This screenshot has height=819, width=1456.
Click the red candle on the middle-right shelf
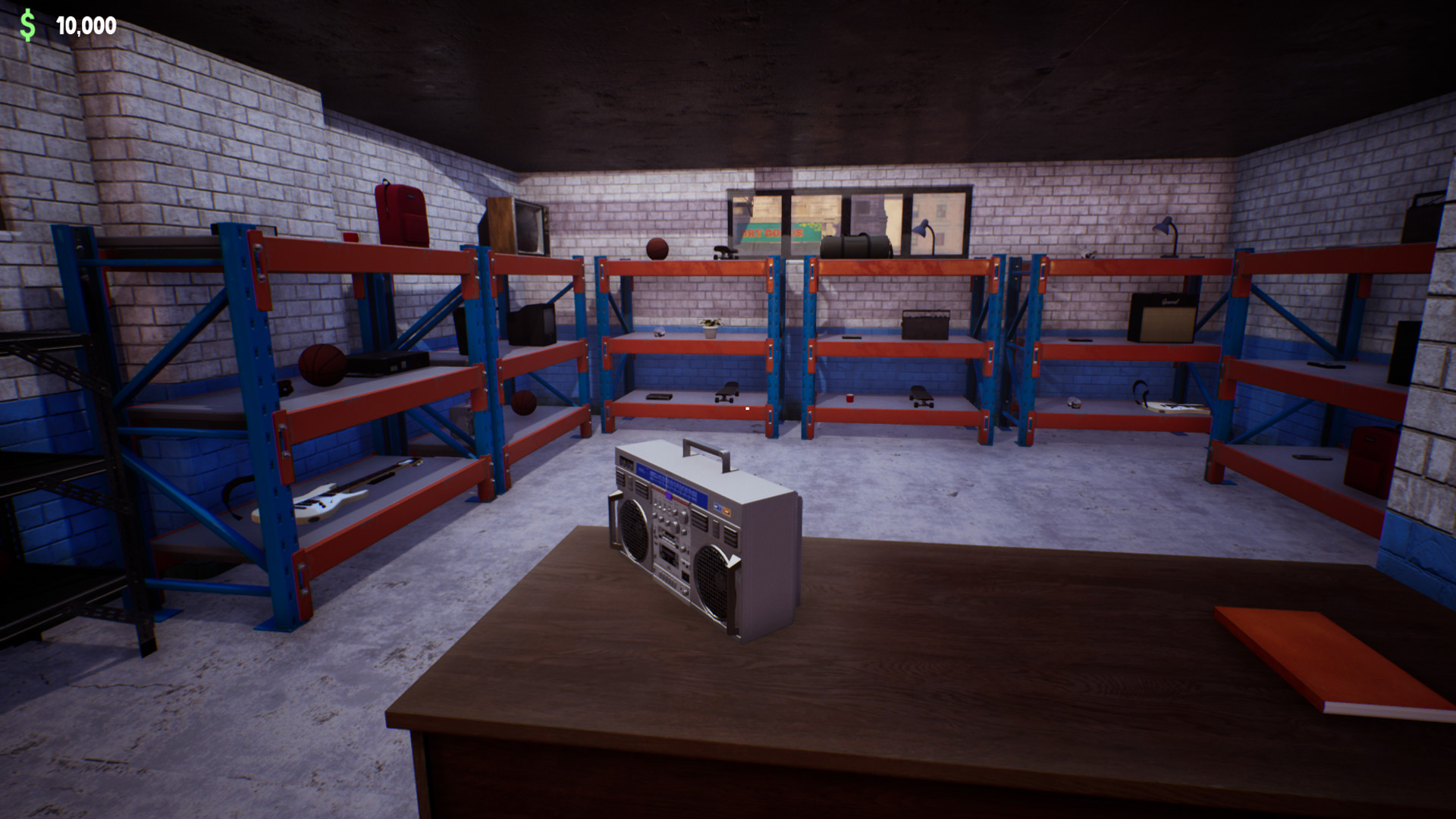pos(851,397)
